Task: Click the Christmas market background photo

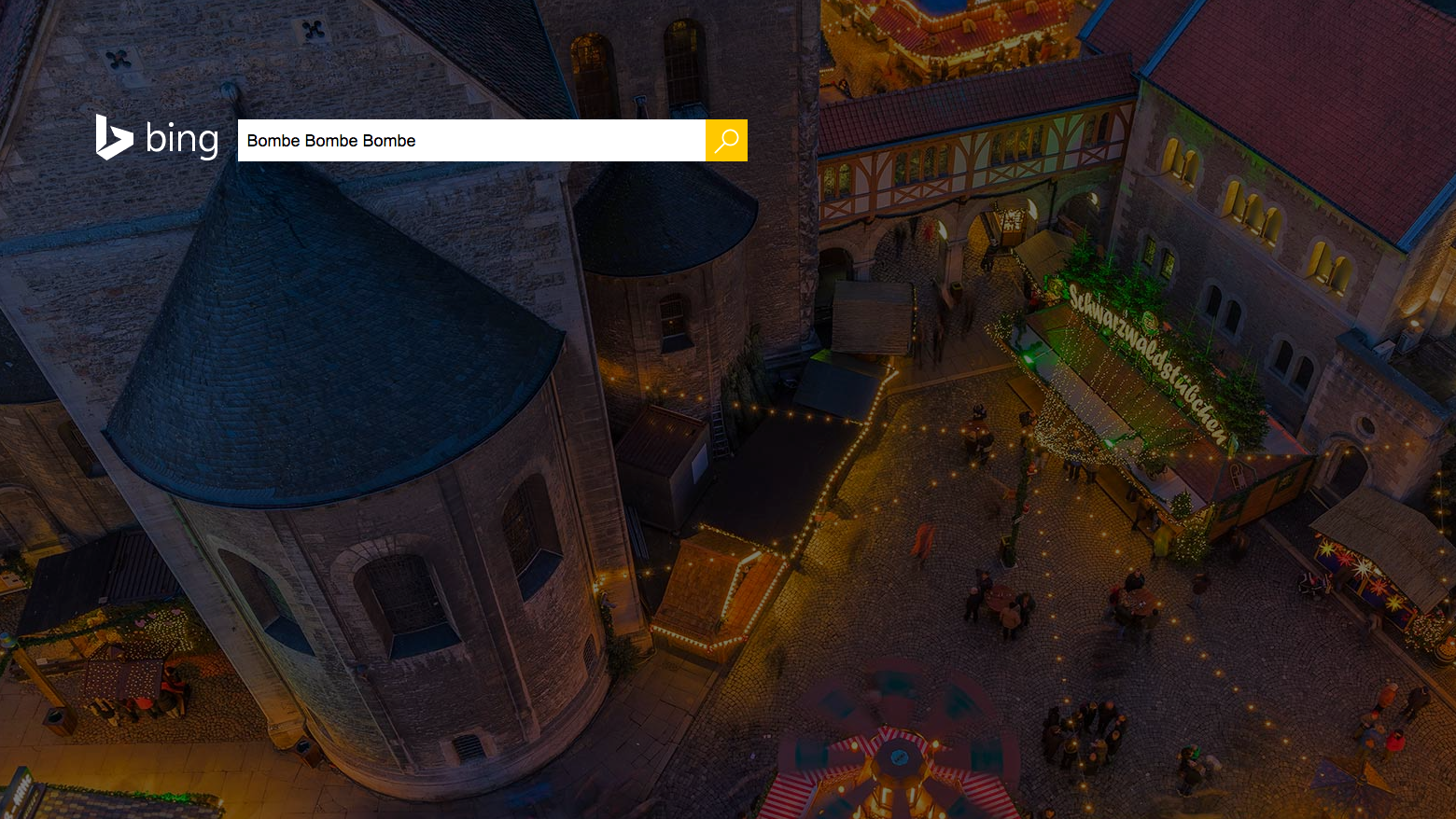Action: [x=1027, y=560]
